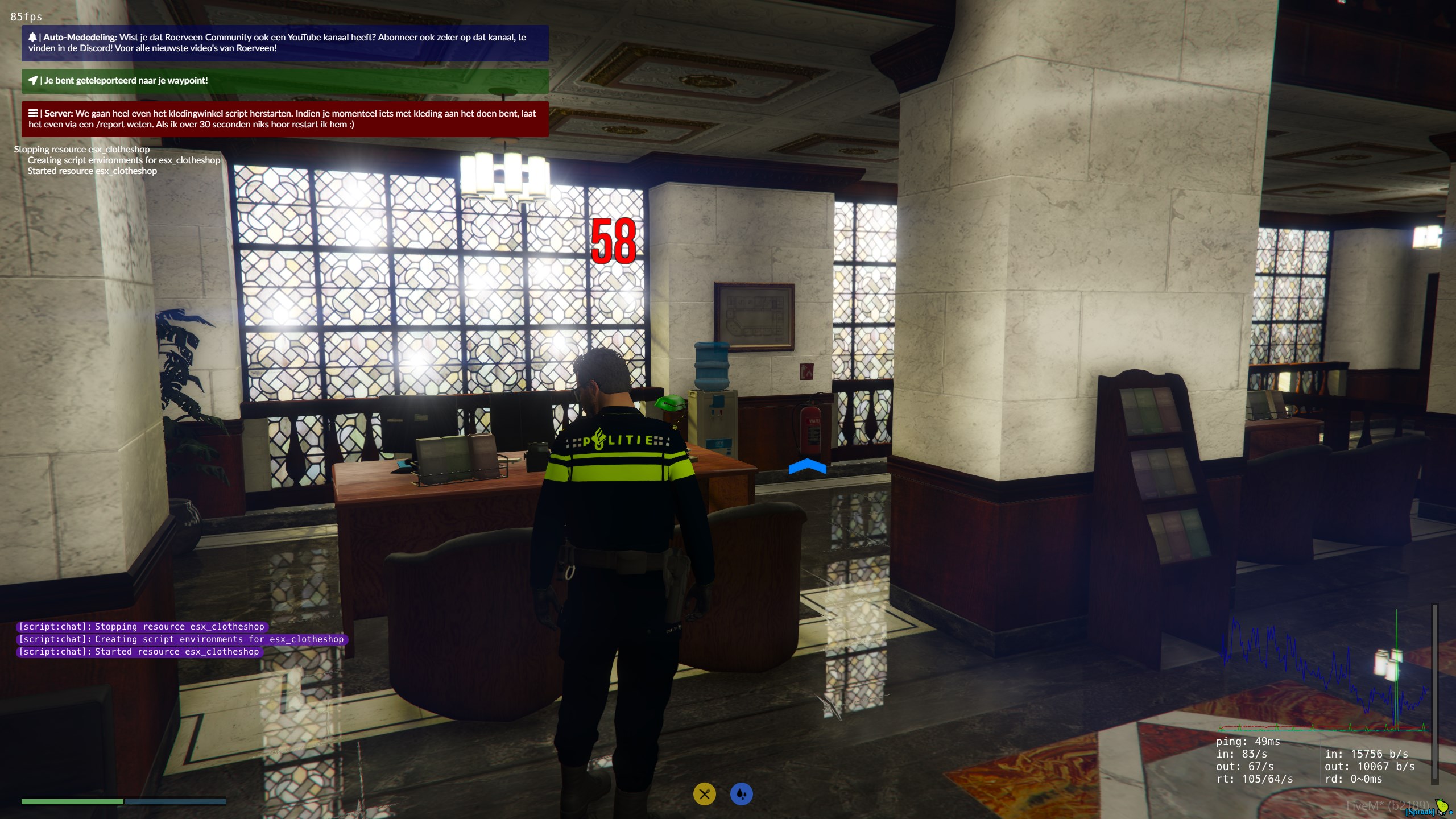1456x819 pixels.
Task: Select the purple 'Started resource esx_clotheshop' chat line
Action: [139, 652]
